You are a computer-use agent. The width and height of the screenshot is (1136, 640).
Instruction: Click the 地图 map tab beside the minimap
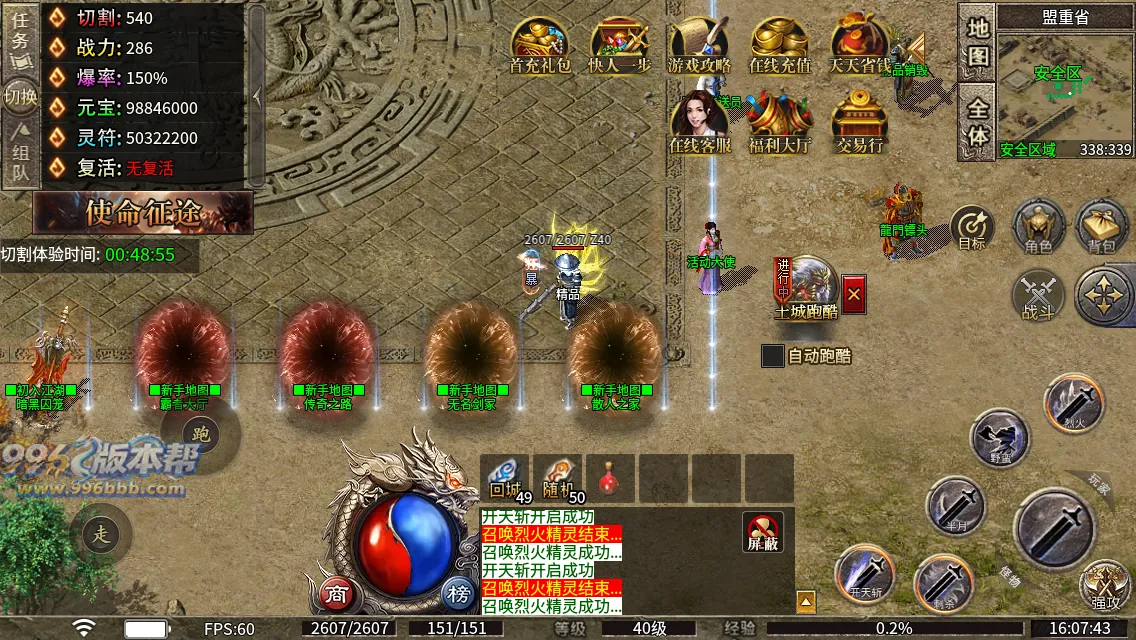click(977, 41)
